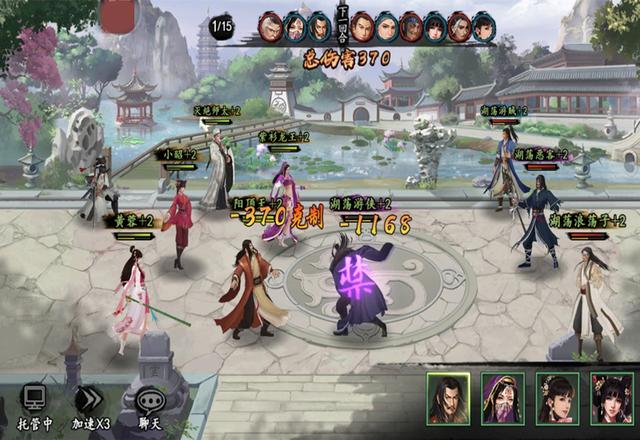Select the purple-veiled woman hero portrait
This screenshot has height=440, width=640.
[x=502, y=398]
